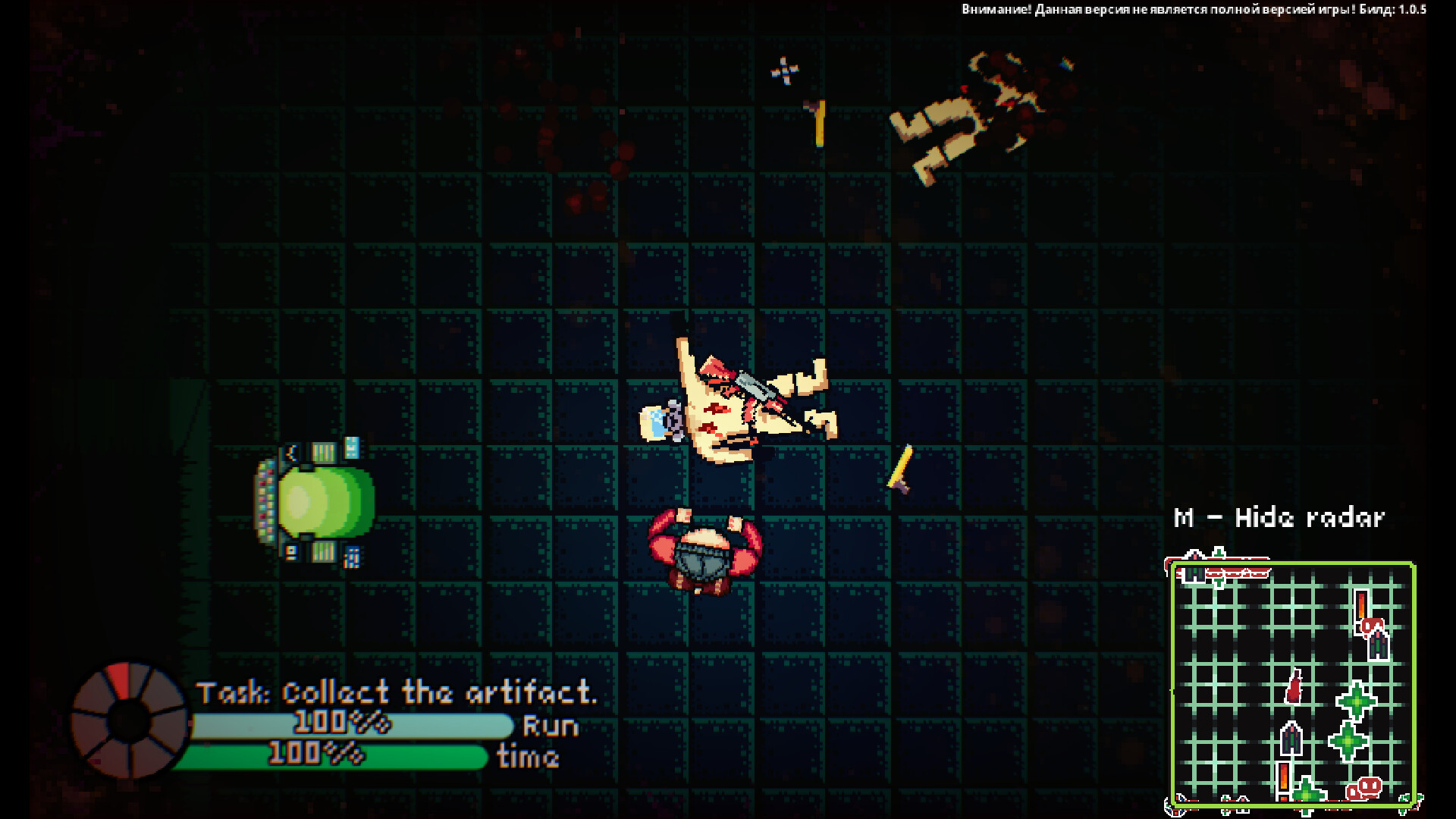Viewport: 1456px width, 819px height.
Task: Click the skull marker at radar top-right
Action: tap(1373, 627)
